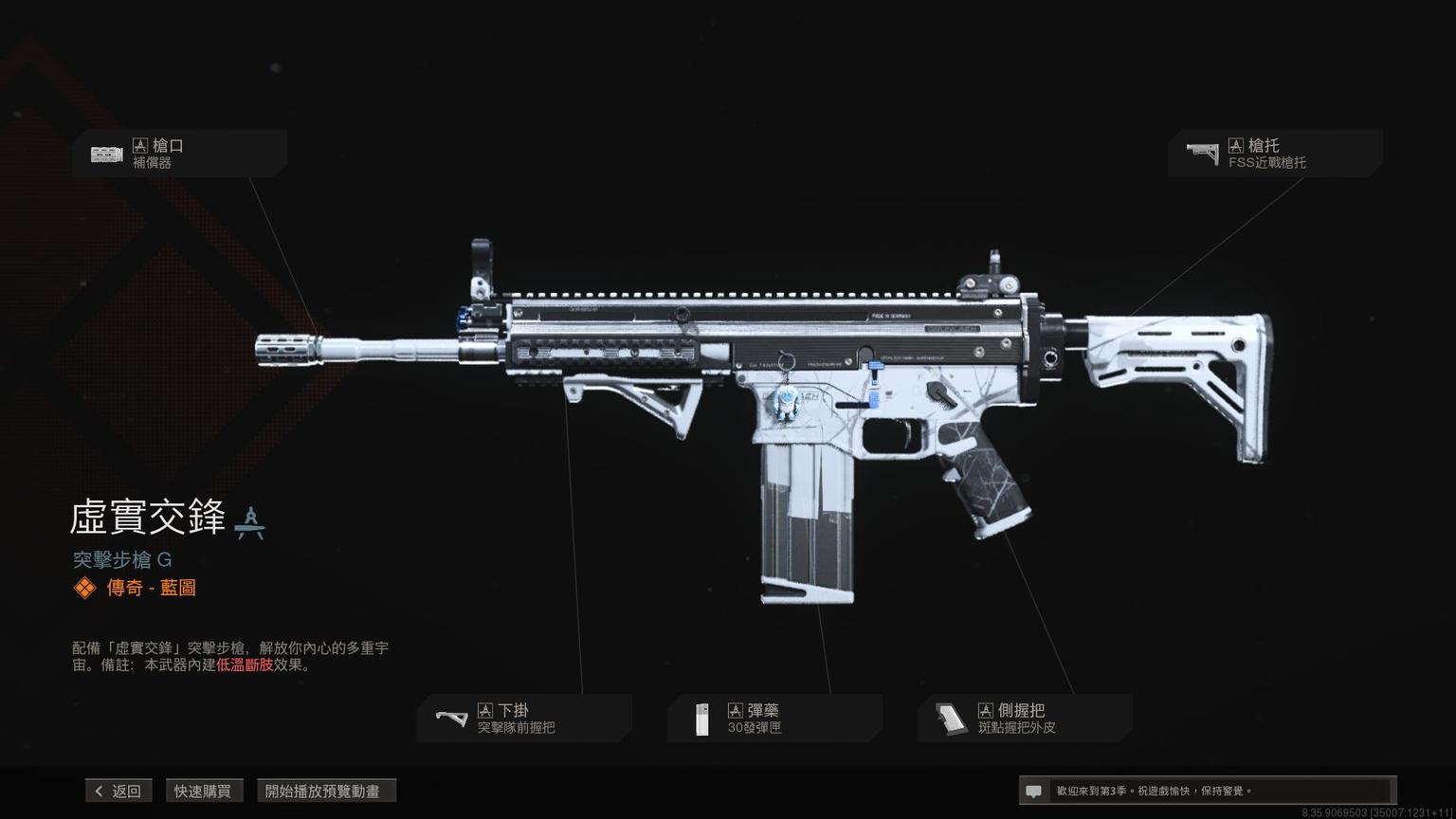Start the 開始播放預覽動畫 preview animation
The image size is (1456, 819).
point(325,791)
